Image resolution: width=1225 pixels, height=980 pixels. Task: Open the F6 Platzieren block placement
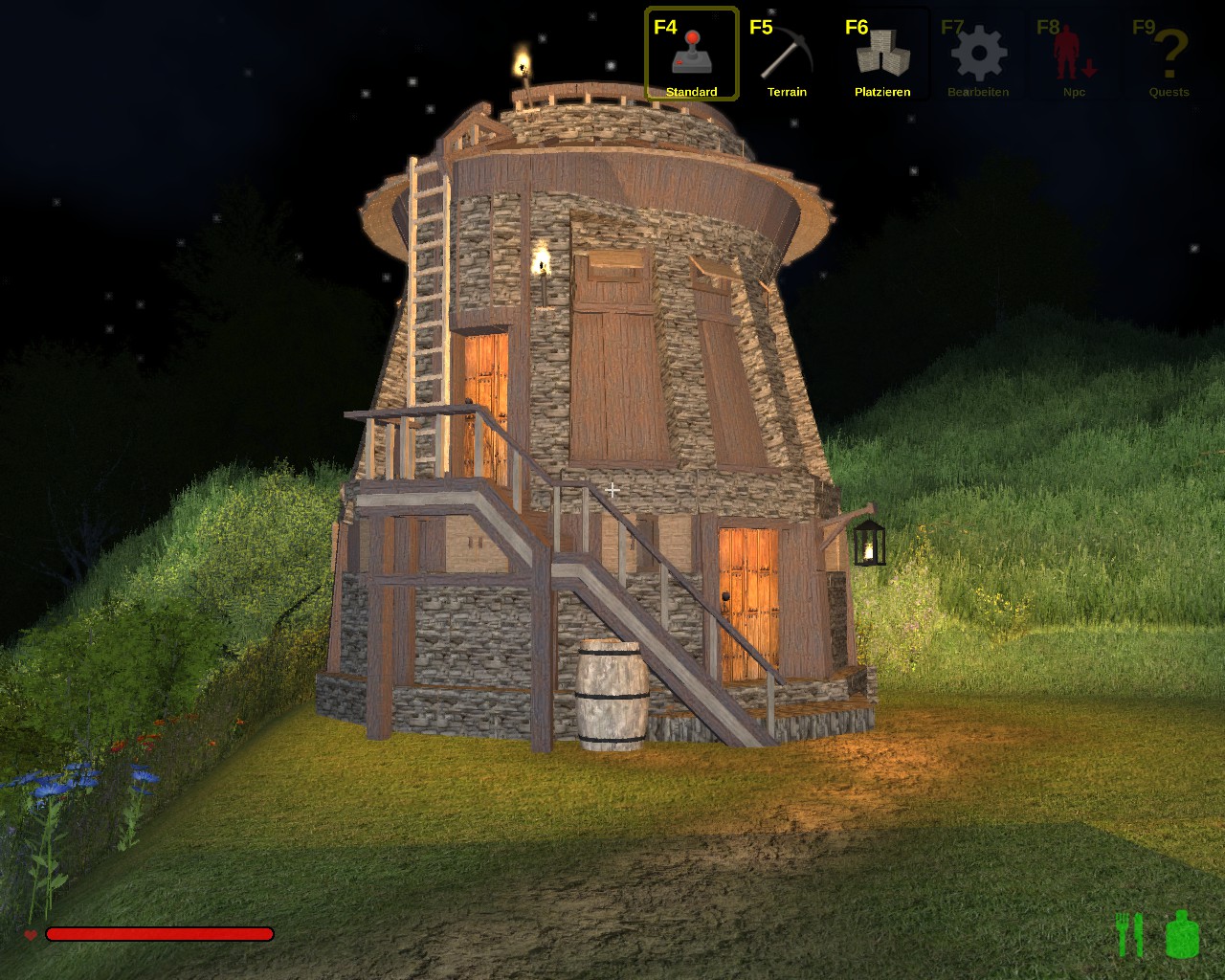point(882,55)
